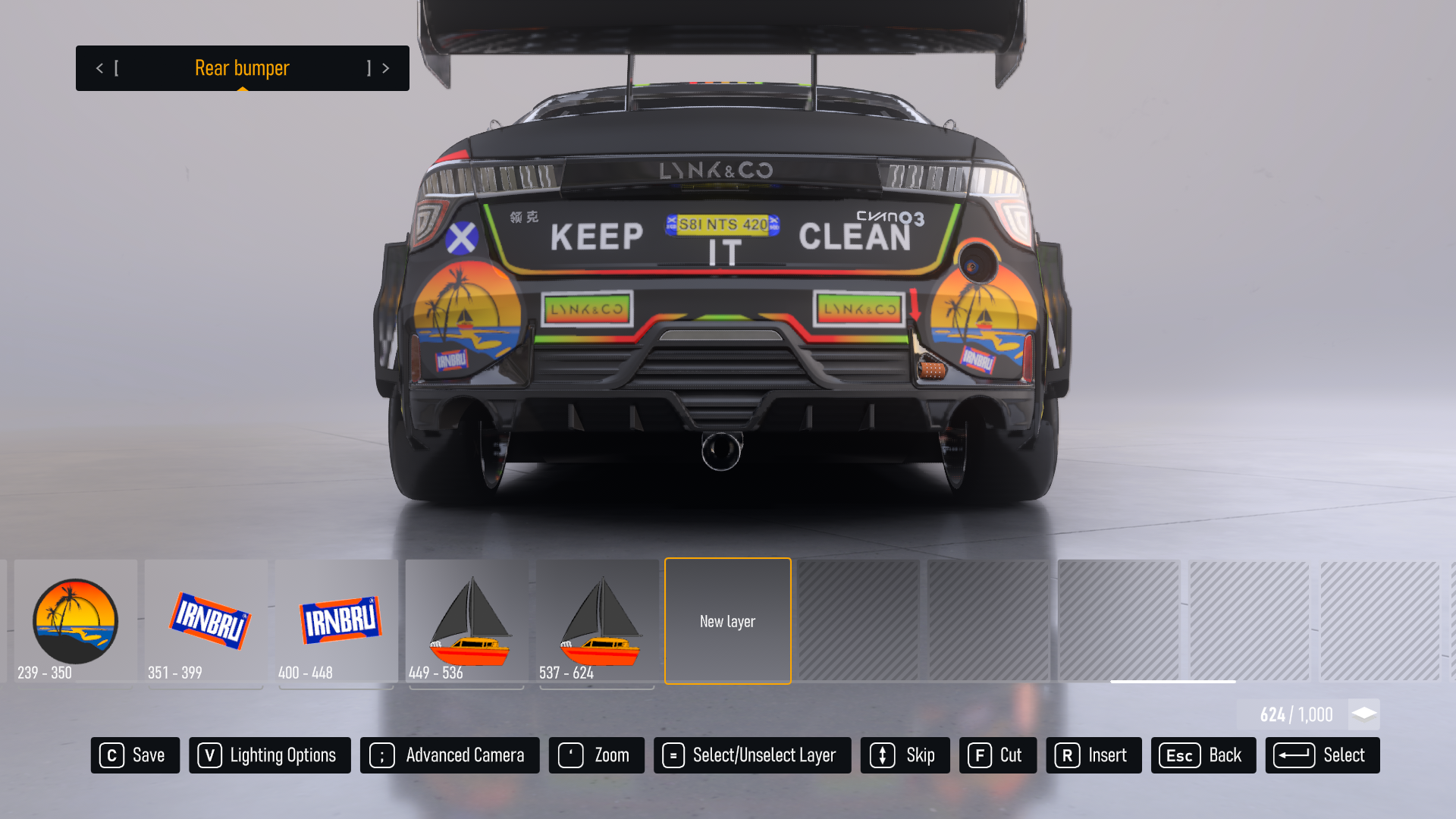Toggle Select/Unselect Layer
The height and width of the screenshot is (819, 1456).
[752, 755]
